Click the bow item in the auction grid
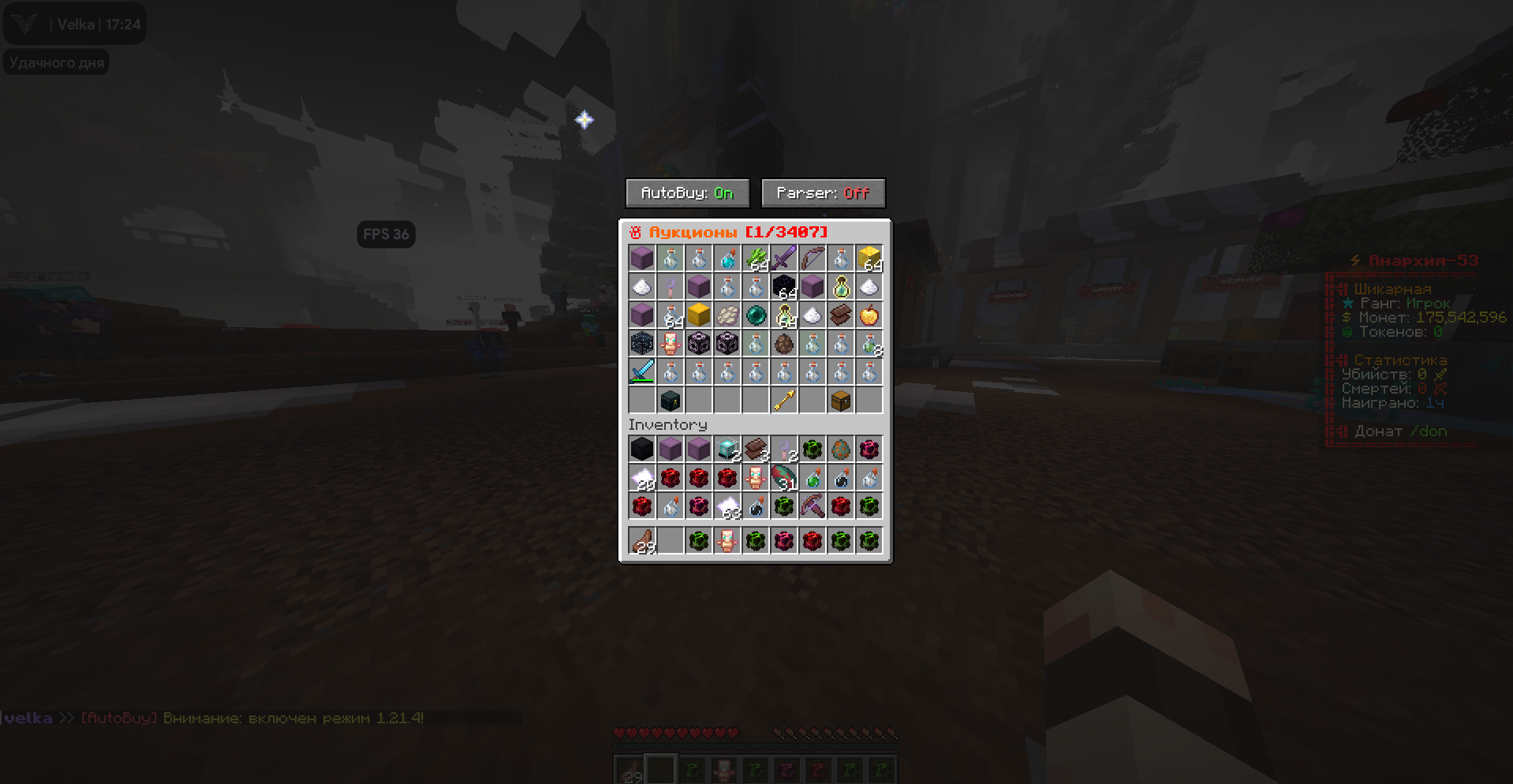The height and width of the screenshot is (784, 1513). (x=812, y=258)
